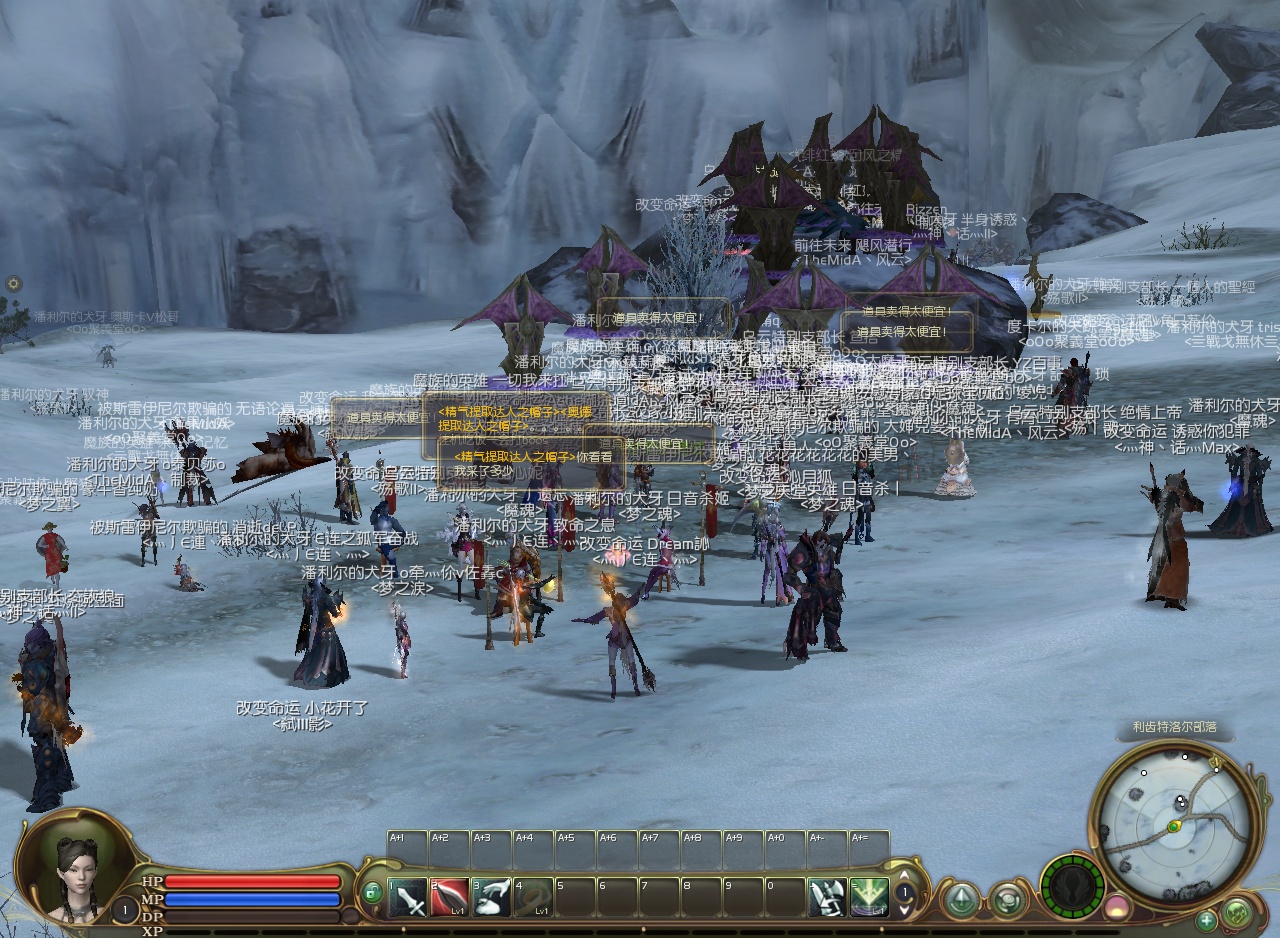Click the dark wings flight gauge
The width and height of the screenshot is (1280, 938).
(x=1072, y=887)
